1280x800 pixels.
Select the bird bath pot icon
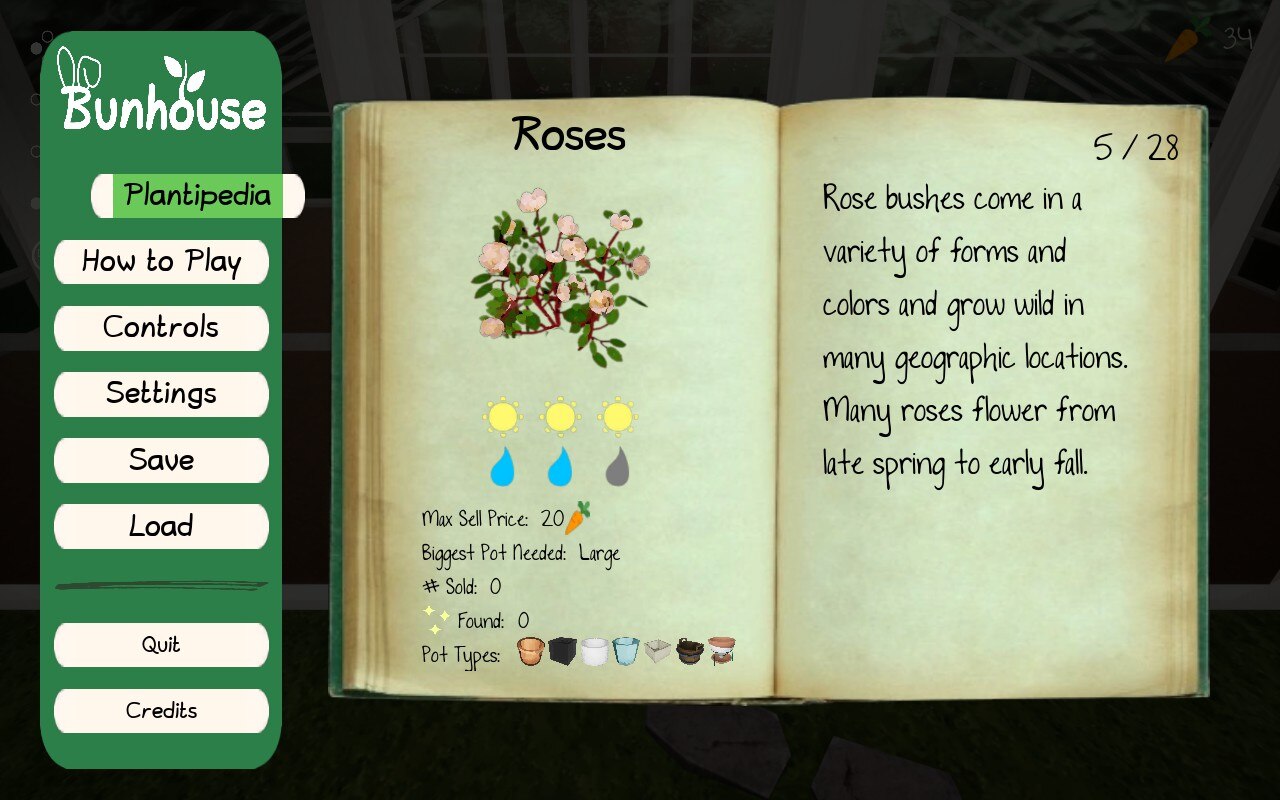coord(723,650)
